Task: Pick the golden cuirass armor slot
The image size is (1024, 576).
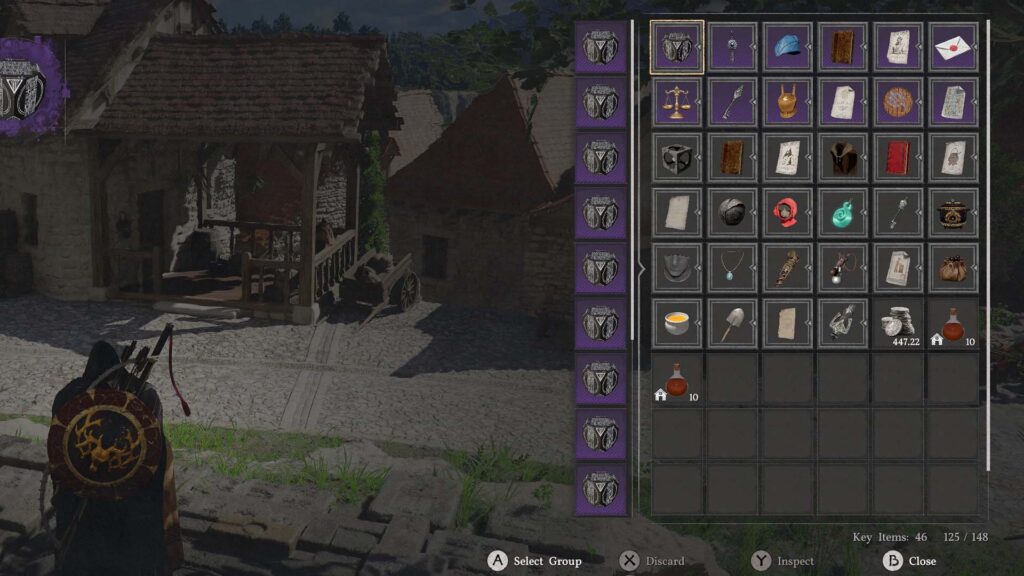Action: 787,102
